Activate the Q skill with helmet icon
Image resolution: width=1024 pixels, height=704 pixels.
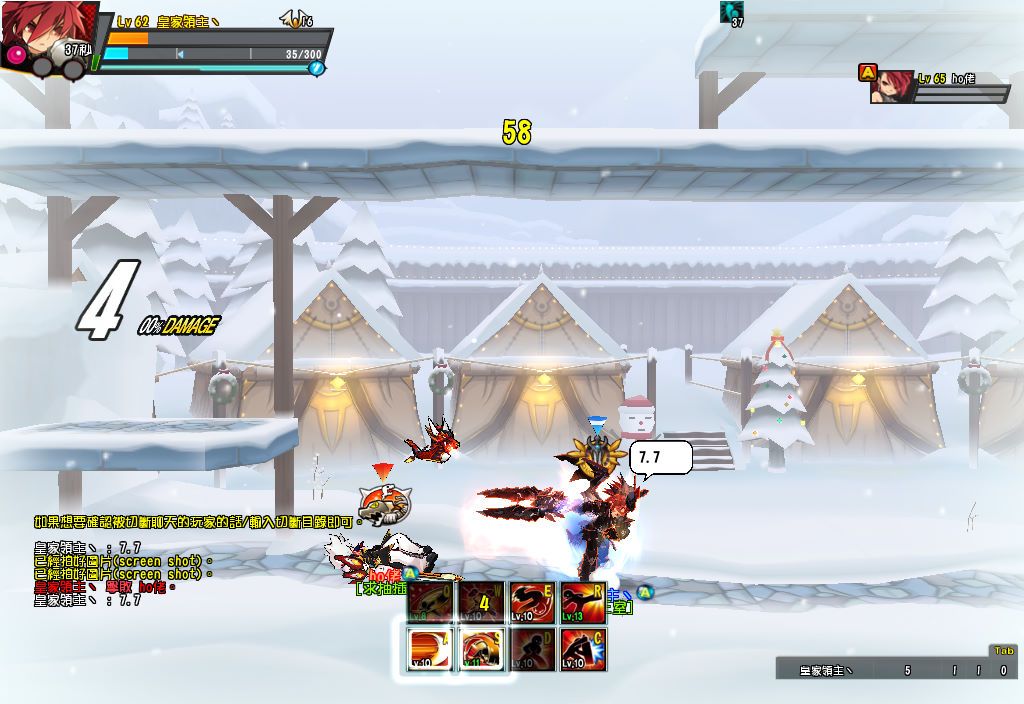[432, 603]
